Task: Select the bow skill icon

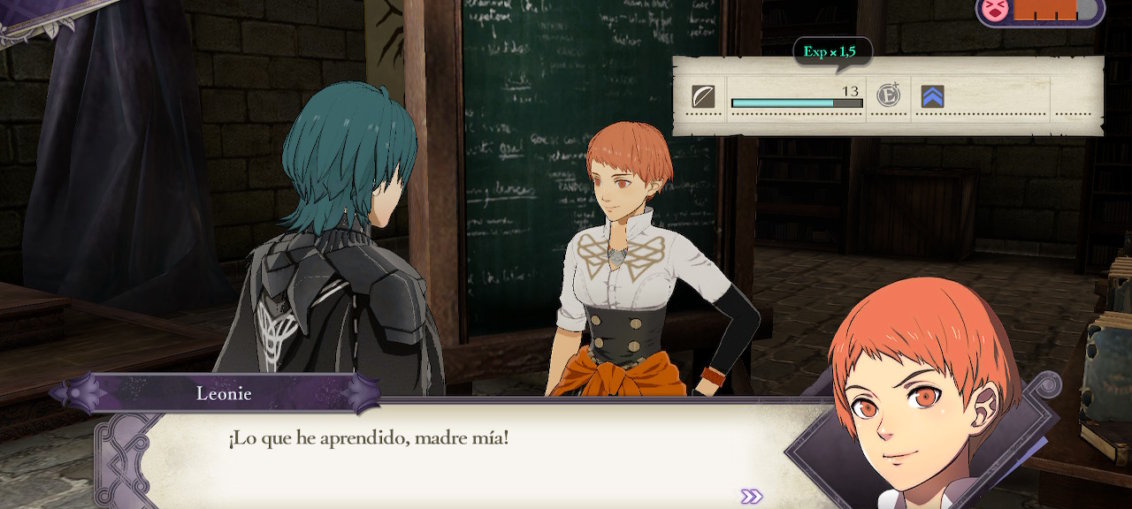Action: (704, 96)
